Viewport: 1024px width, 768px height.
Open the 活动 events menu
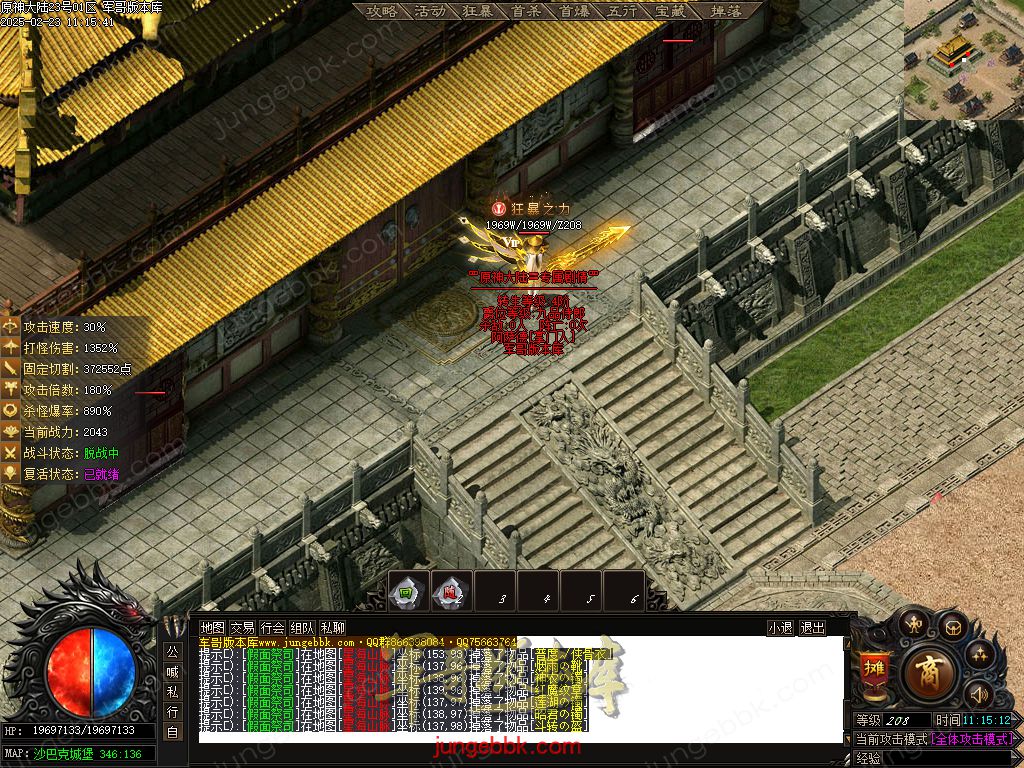coord(430,11)
